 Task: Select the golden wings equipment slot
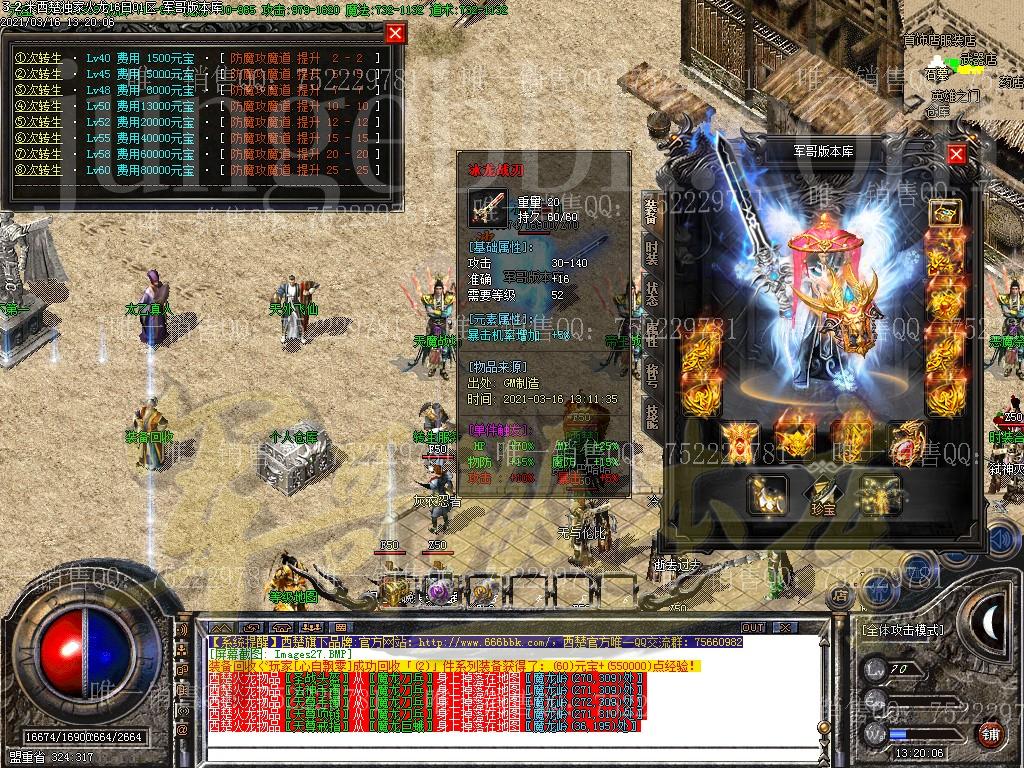point(880,494)
